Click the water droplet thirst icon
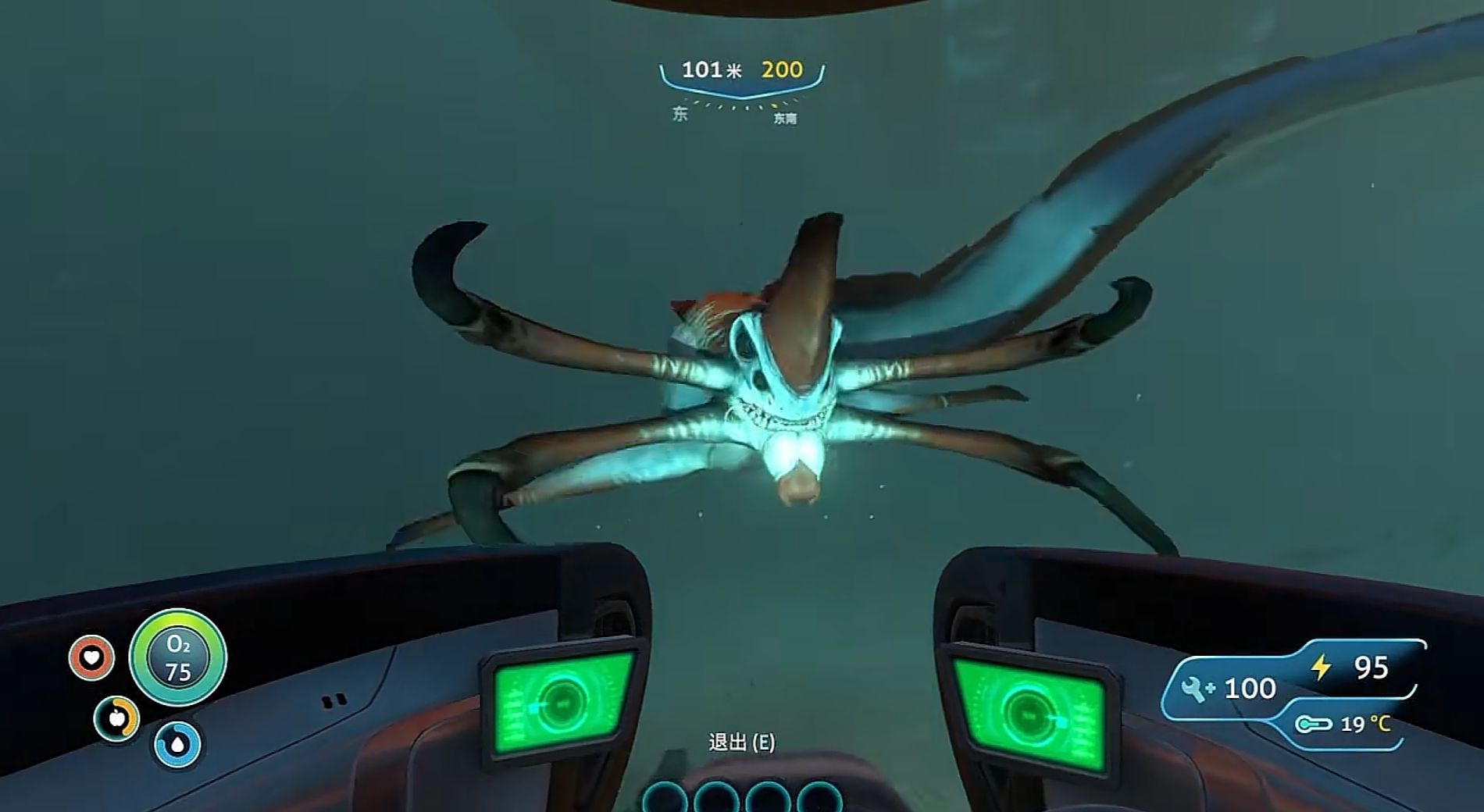 (x=177, y=744)
